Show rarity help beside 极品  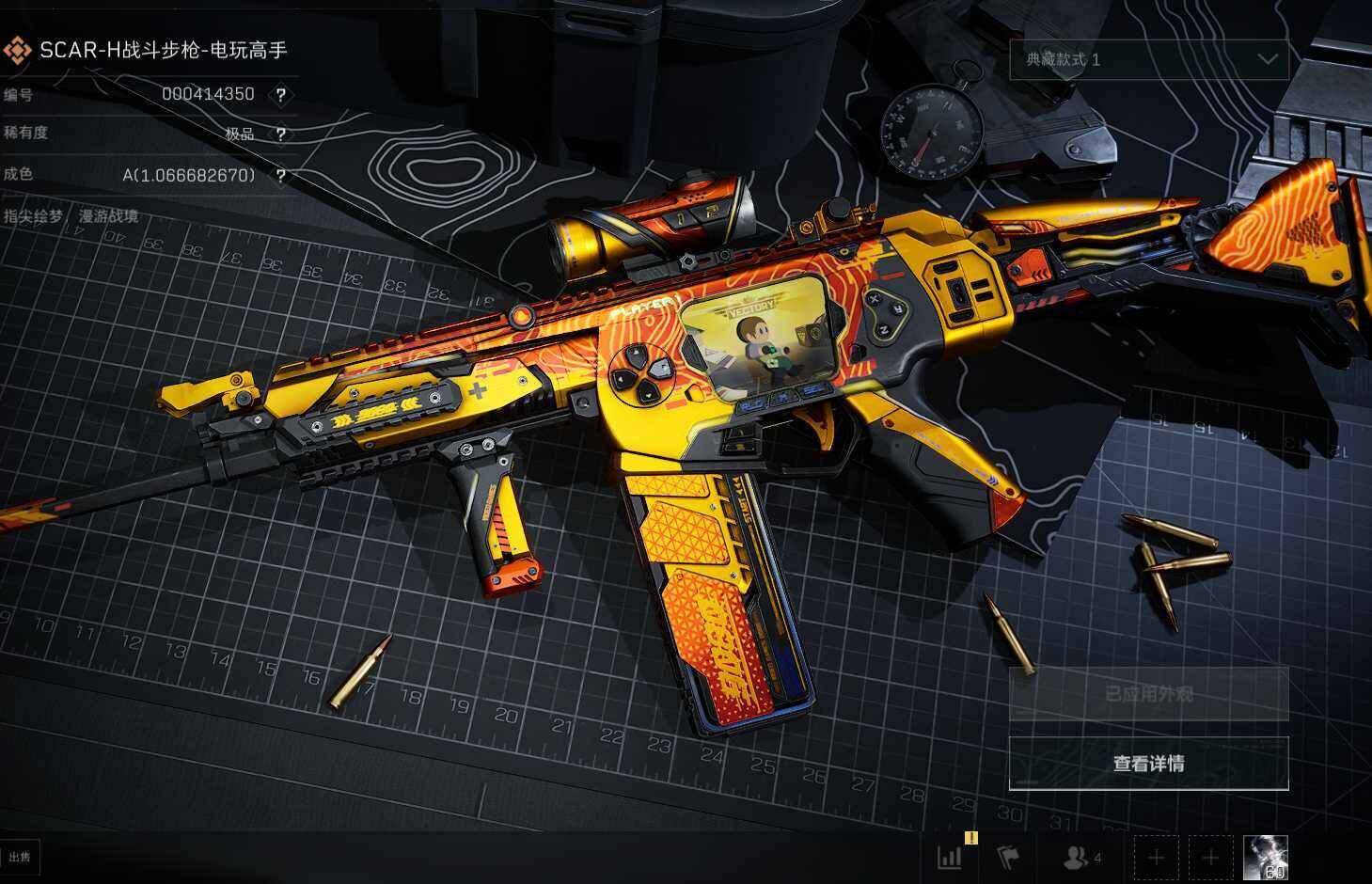tap(280, 134)
